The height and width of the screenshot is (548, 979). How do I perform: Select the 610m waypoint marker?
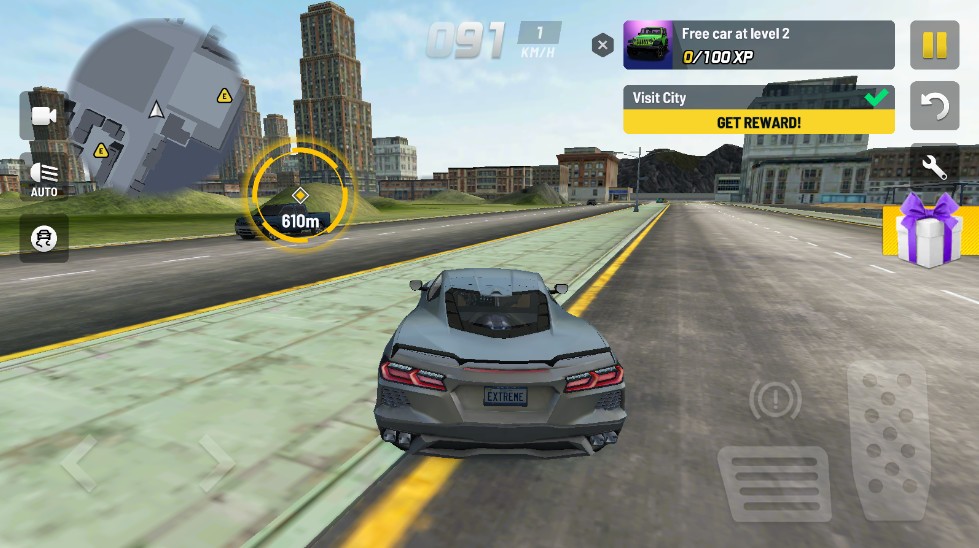point(299,195)
